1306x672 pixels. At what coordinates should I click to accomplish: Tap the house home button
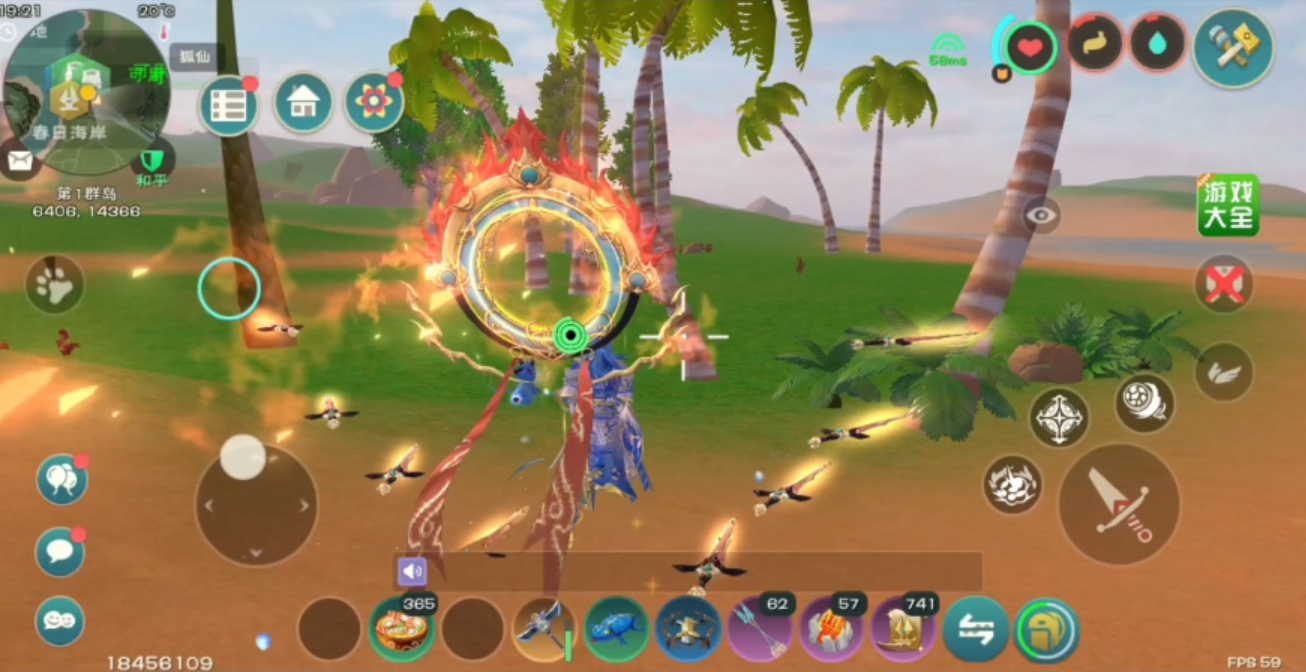tap(303, 102)
